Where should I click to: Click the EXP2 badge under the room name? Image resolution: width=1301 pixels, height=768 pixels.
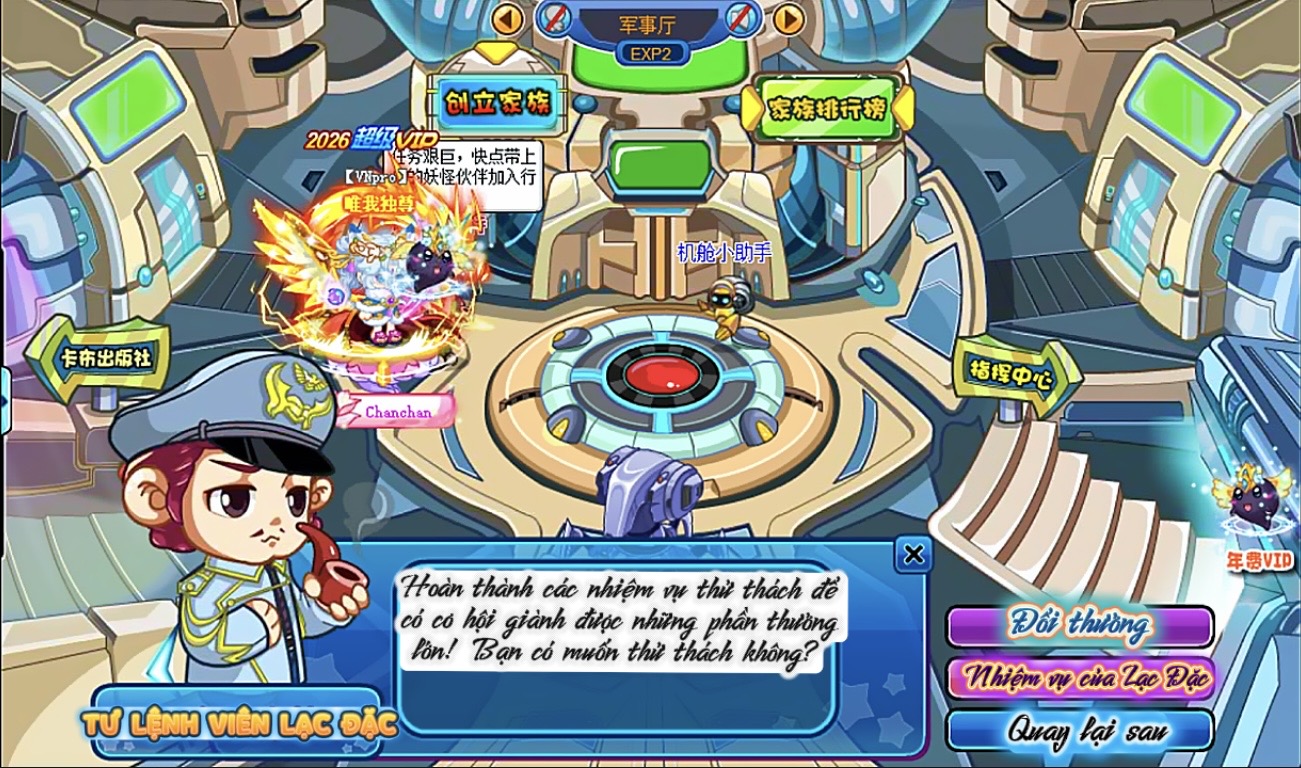coord(650,54)
